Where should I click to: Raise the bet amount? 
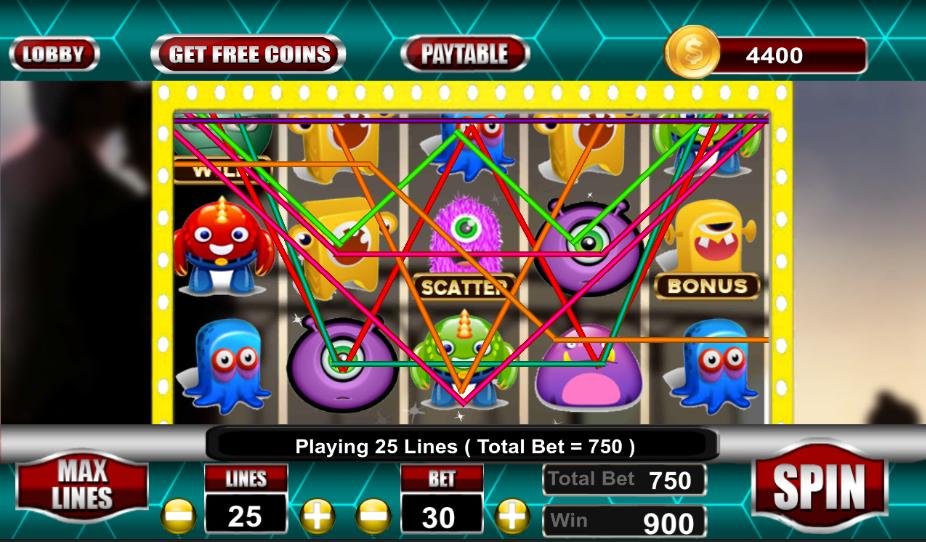click(x=512, y=516)
